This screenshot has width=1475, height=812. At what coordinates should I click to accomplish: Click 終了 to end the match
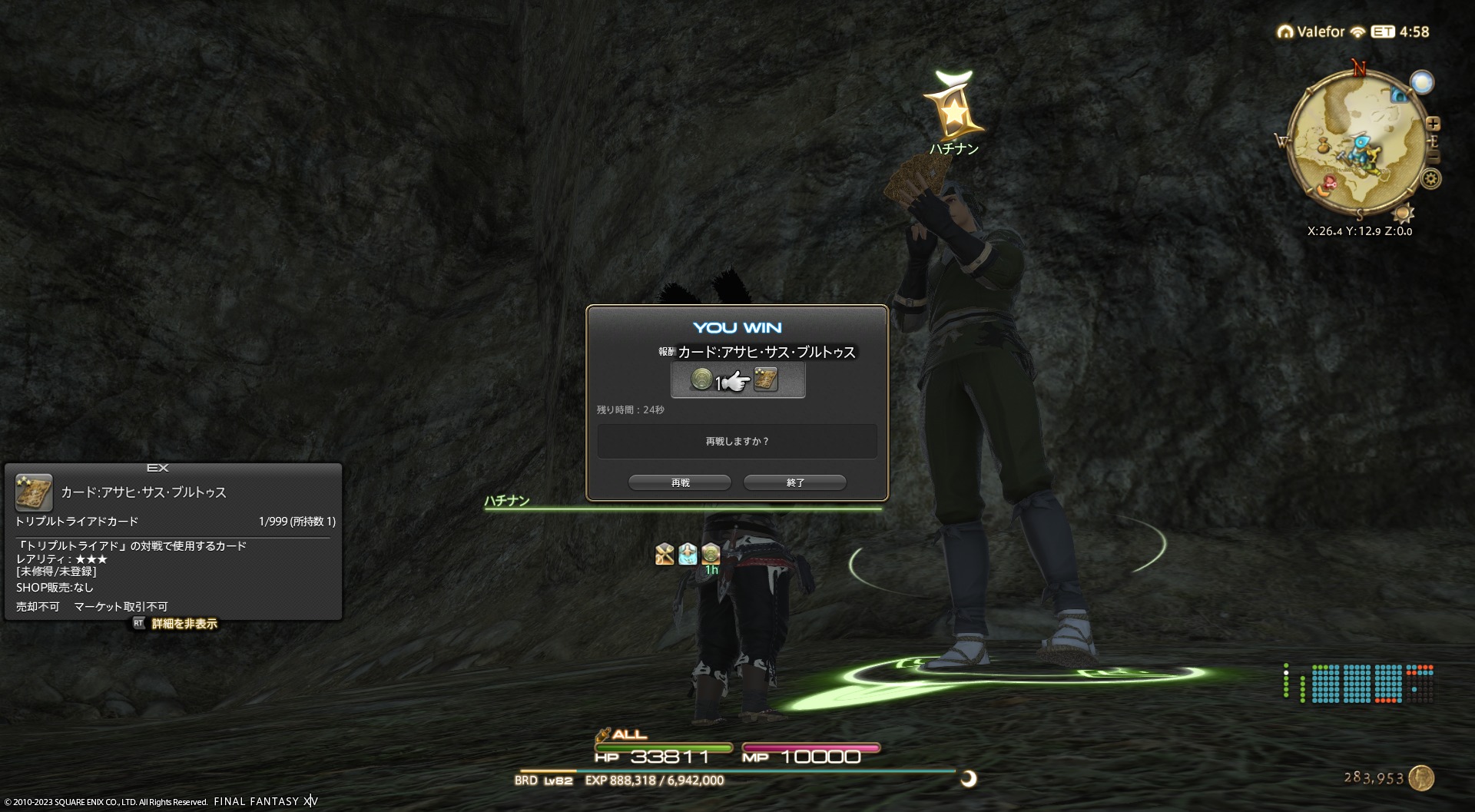pyautogui.click(x=795, y=482)
